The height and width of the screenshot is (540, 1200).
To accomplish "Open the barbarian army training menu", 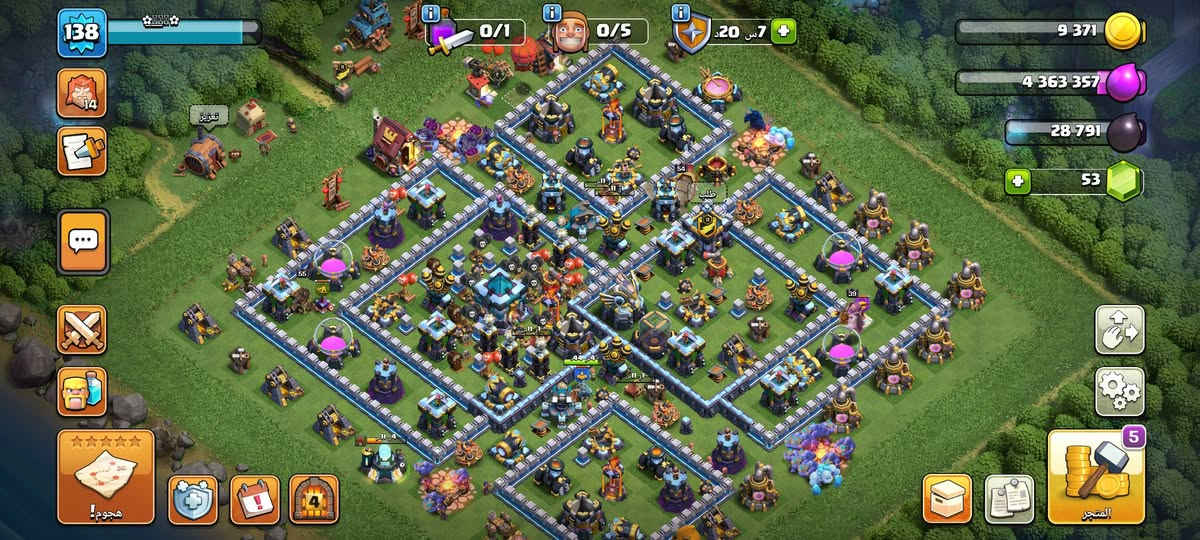I will click(82, 391).
